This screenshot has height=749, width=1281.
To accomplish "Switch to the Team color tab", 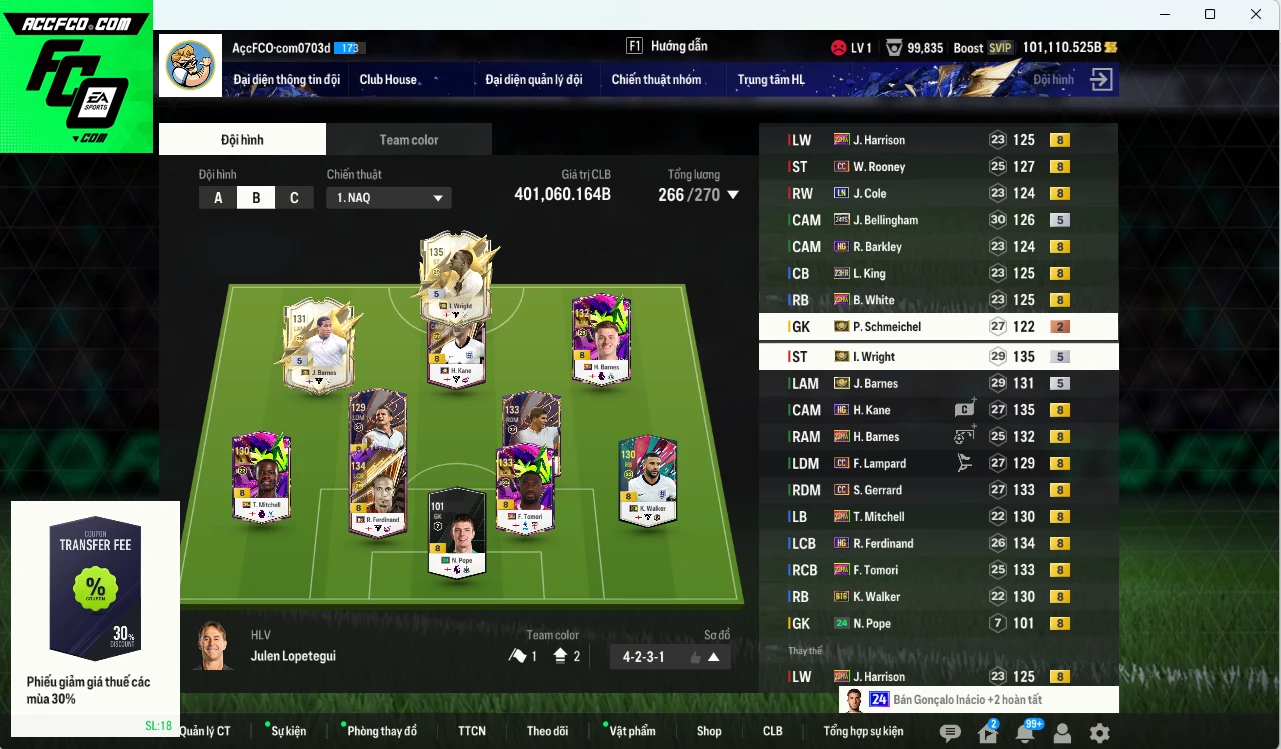I will pos(408,140).
